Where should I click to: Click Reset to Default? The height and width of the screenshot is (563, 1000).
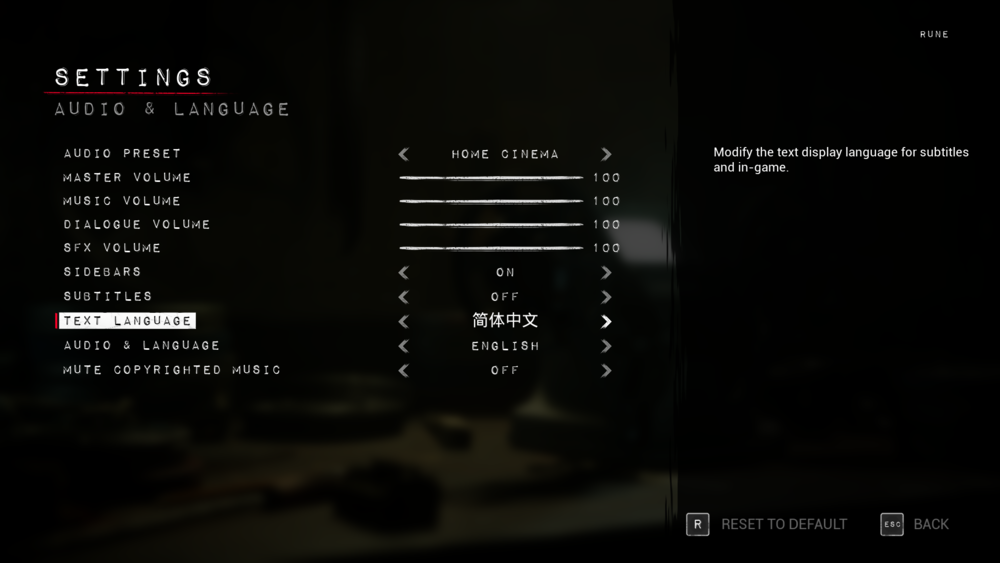click(x=767, y=524)
